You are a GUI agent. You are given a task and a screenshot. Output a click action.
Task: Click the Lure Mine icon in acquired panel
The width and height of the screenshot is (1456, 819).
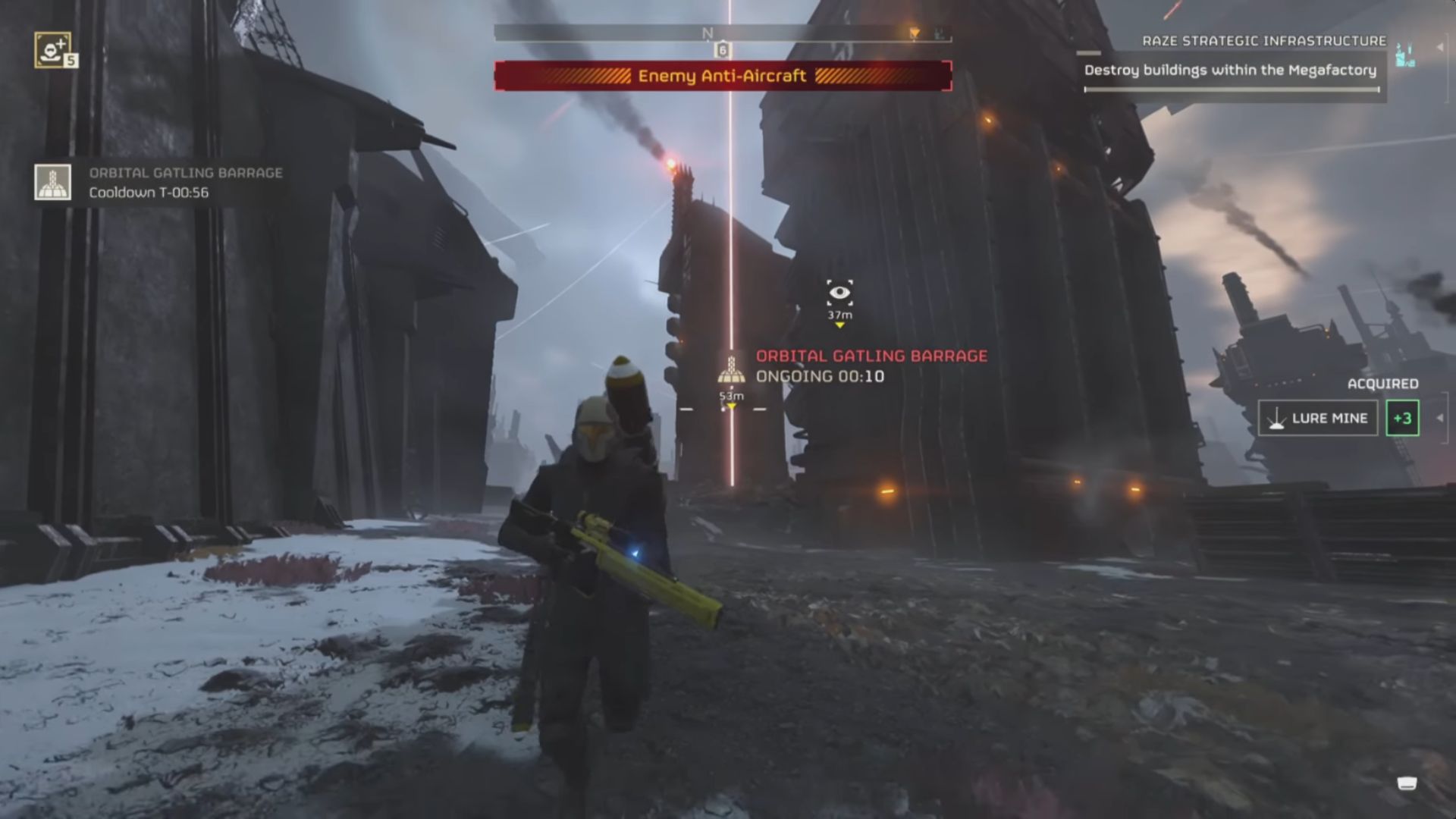pyautogui.click(x=1278, y=418)
